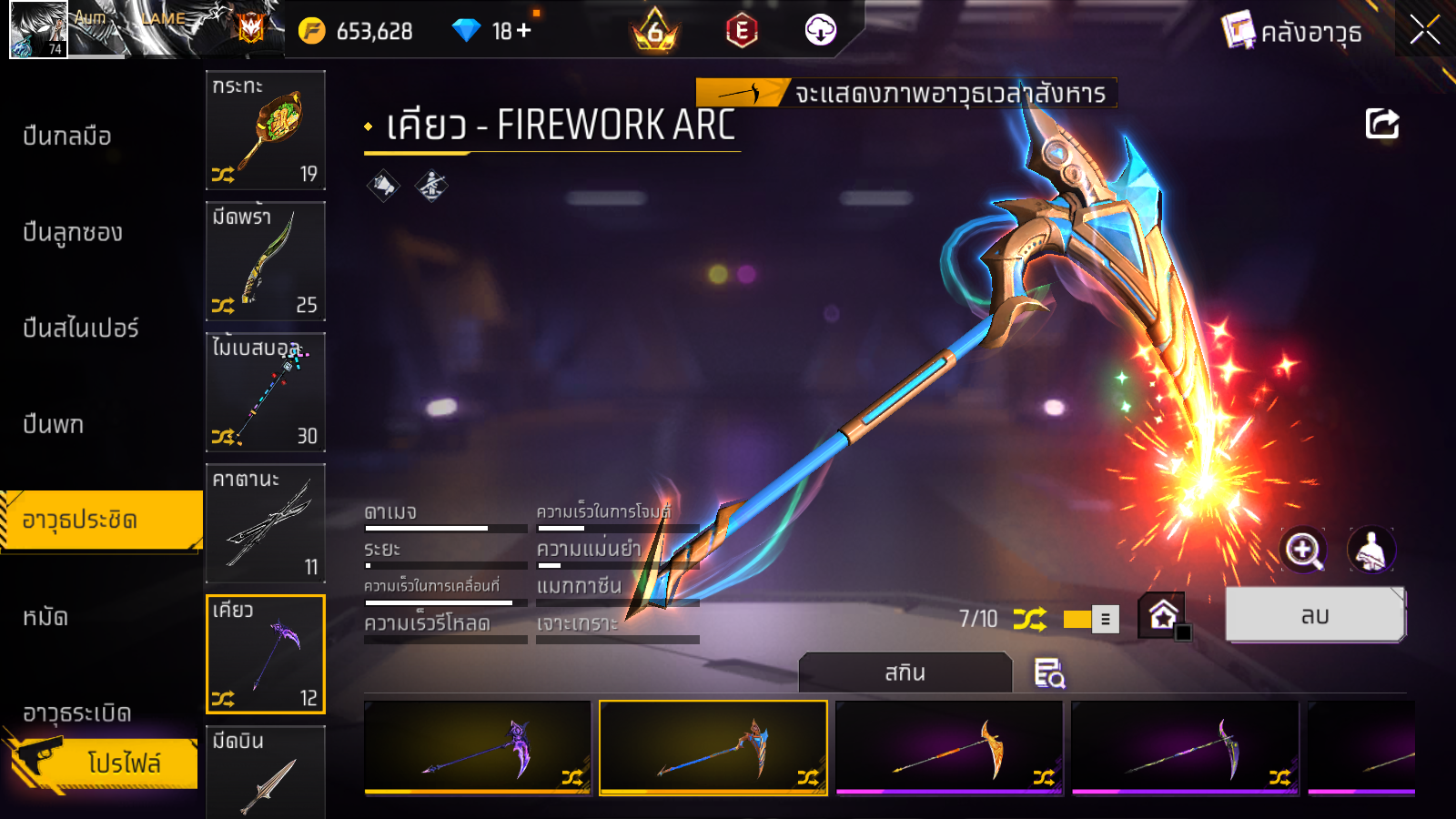Viewport: 1456px width, 819px height.
Task: Choose the ไม้เบสบอล bat tile
Action: 266,392
